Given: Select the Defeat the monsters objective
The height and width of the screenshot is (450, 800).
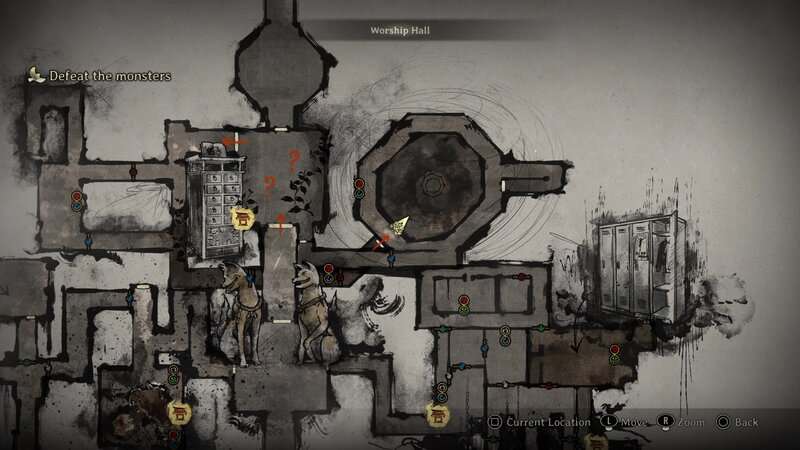Looking at the screenshot, I should point(109,76).
